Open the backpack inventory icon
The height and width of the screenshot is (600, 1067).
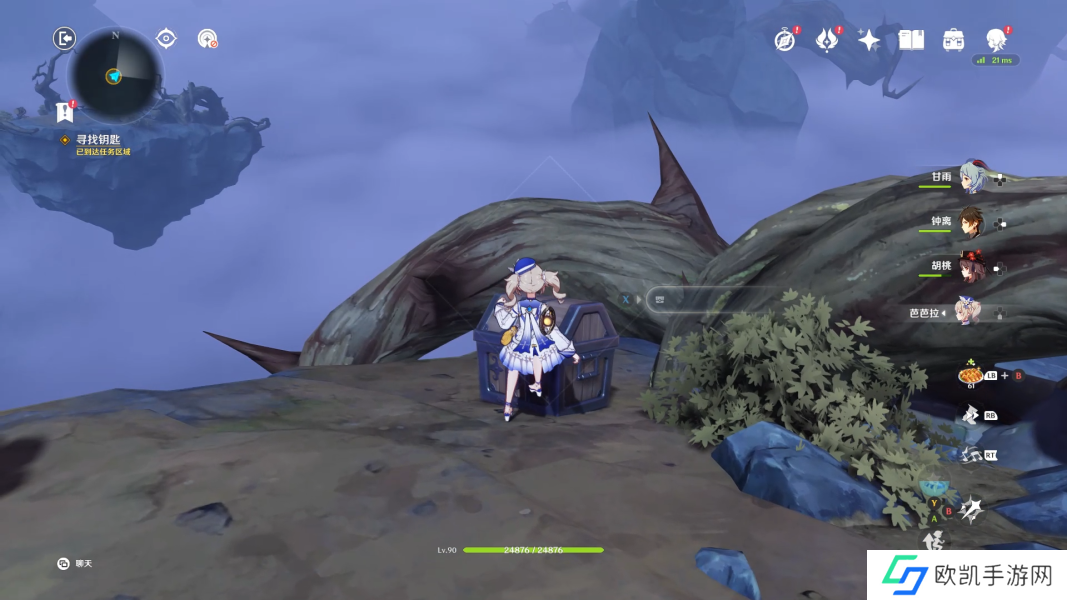tap(953, 40)
